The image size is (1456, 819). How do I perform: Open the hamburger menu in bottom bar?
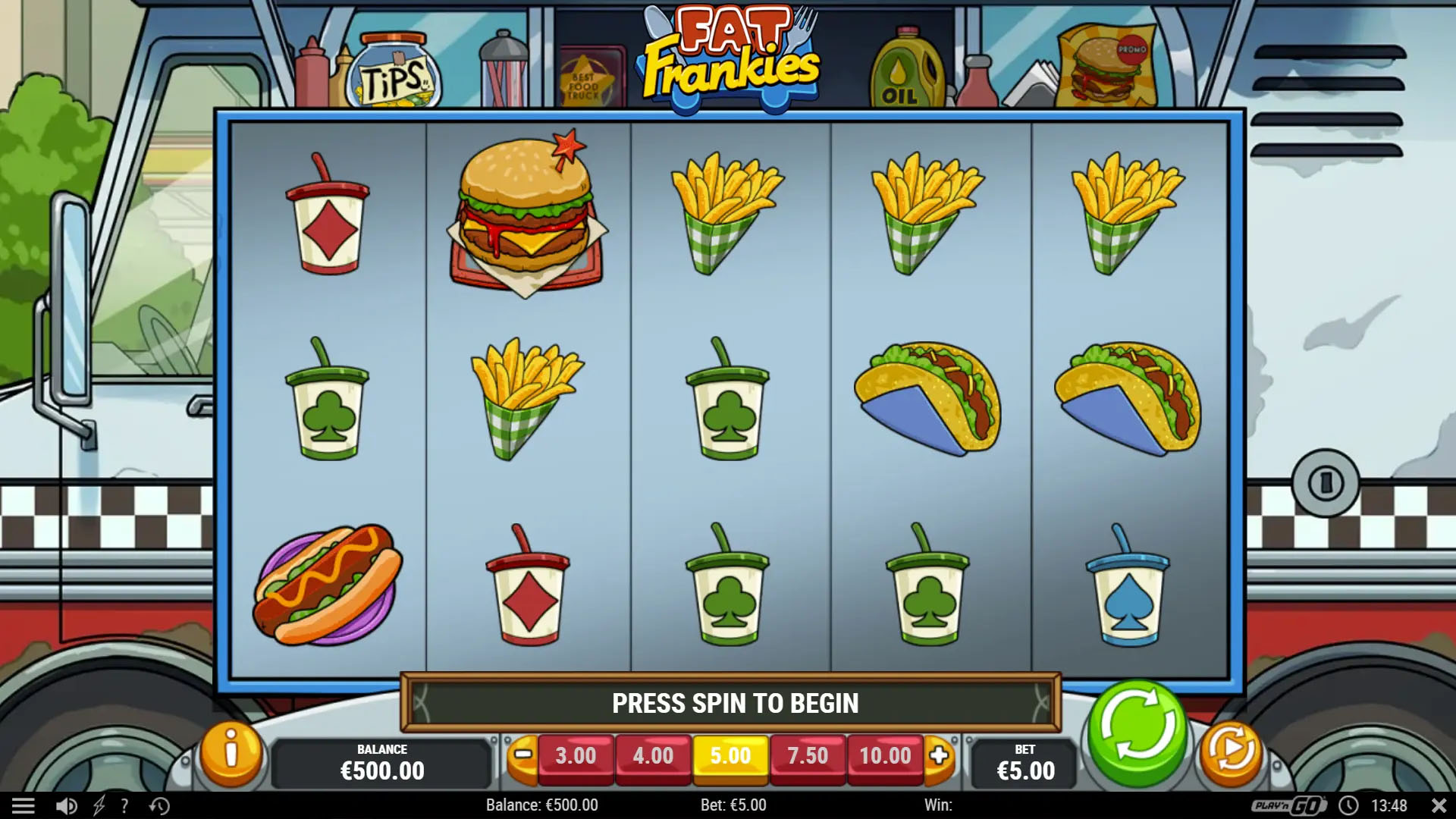pyautogui.click(x=24, y=805)
